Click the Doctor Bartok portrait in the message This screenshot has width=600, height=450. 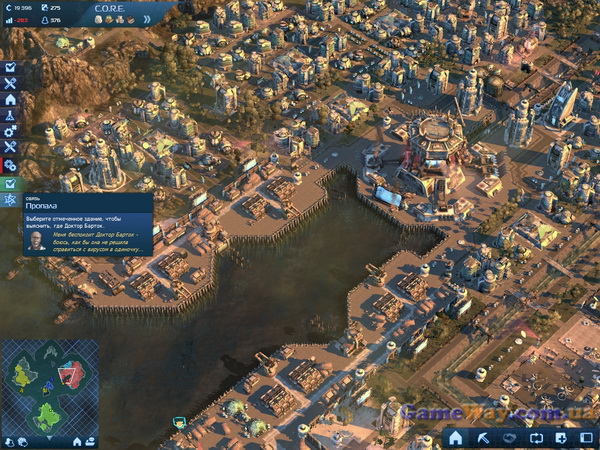(x=37, y=243)
